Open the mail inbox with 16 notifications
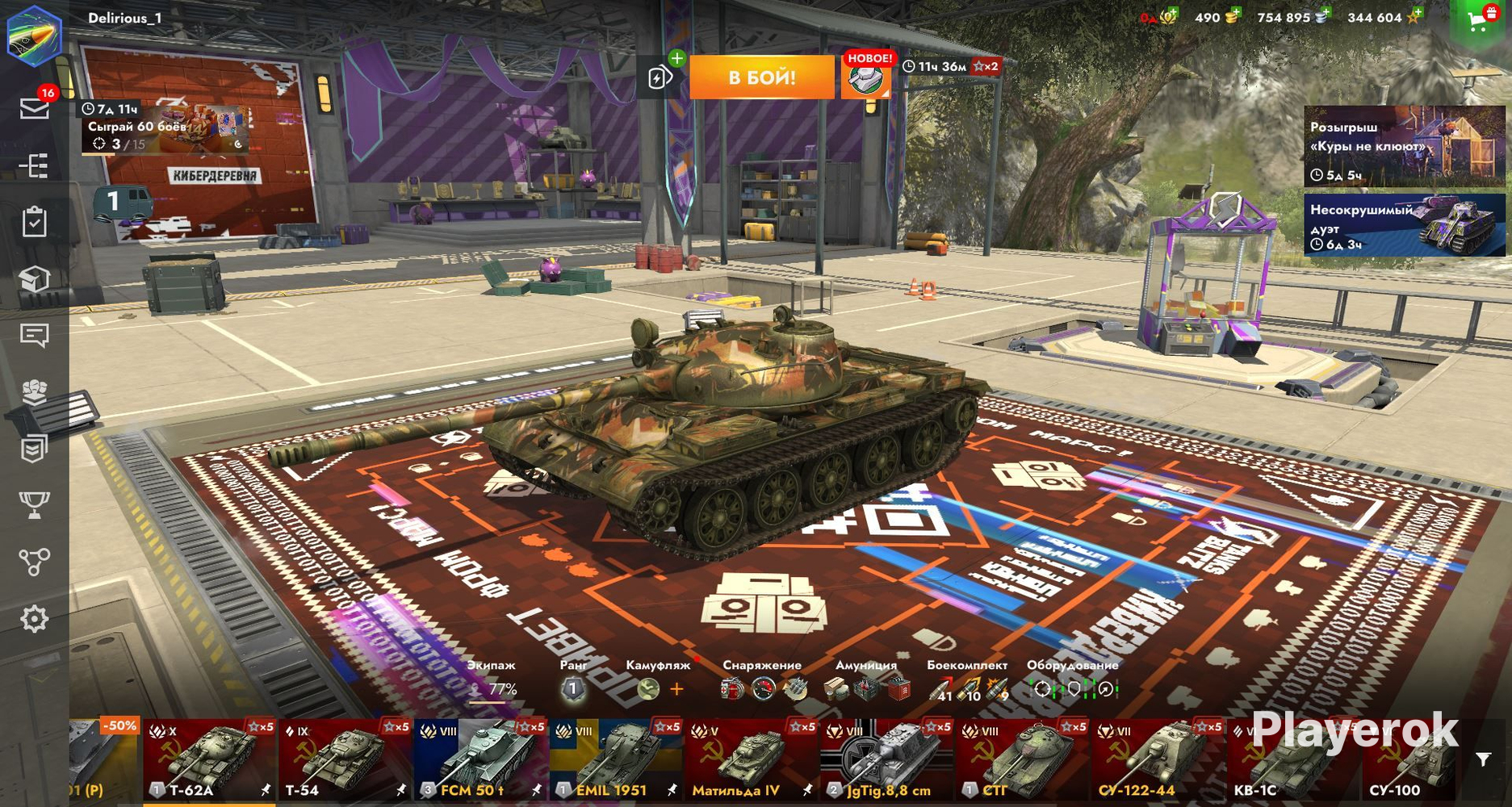The height and width of the screenshot is (807, 1512). point(35,108)
